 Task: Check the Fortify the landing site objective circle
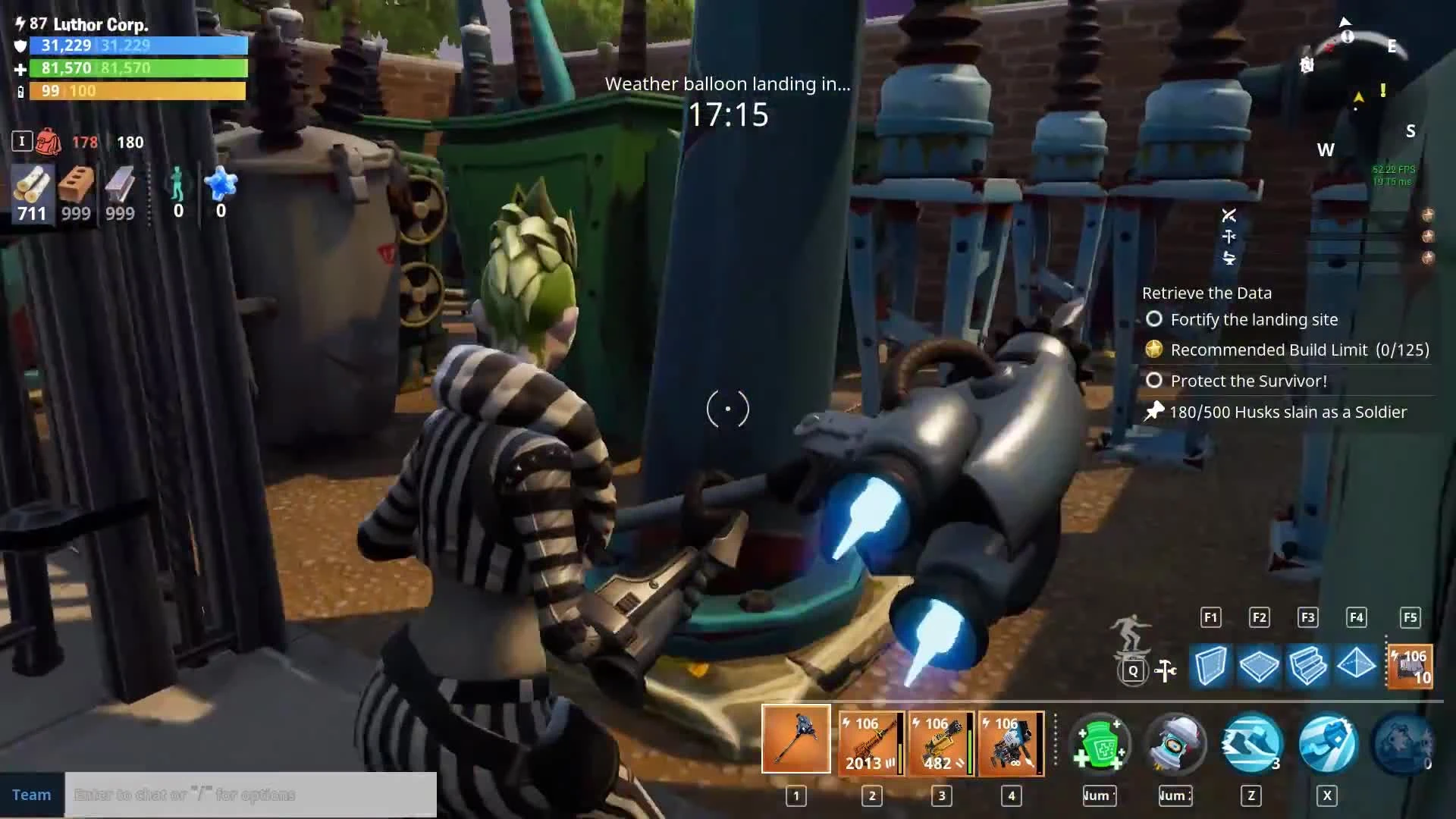1154,319
